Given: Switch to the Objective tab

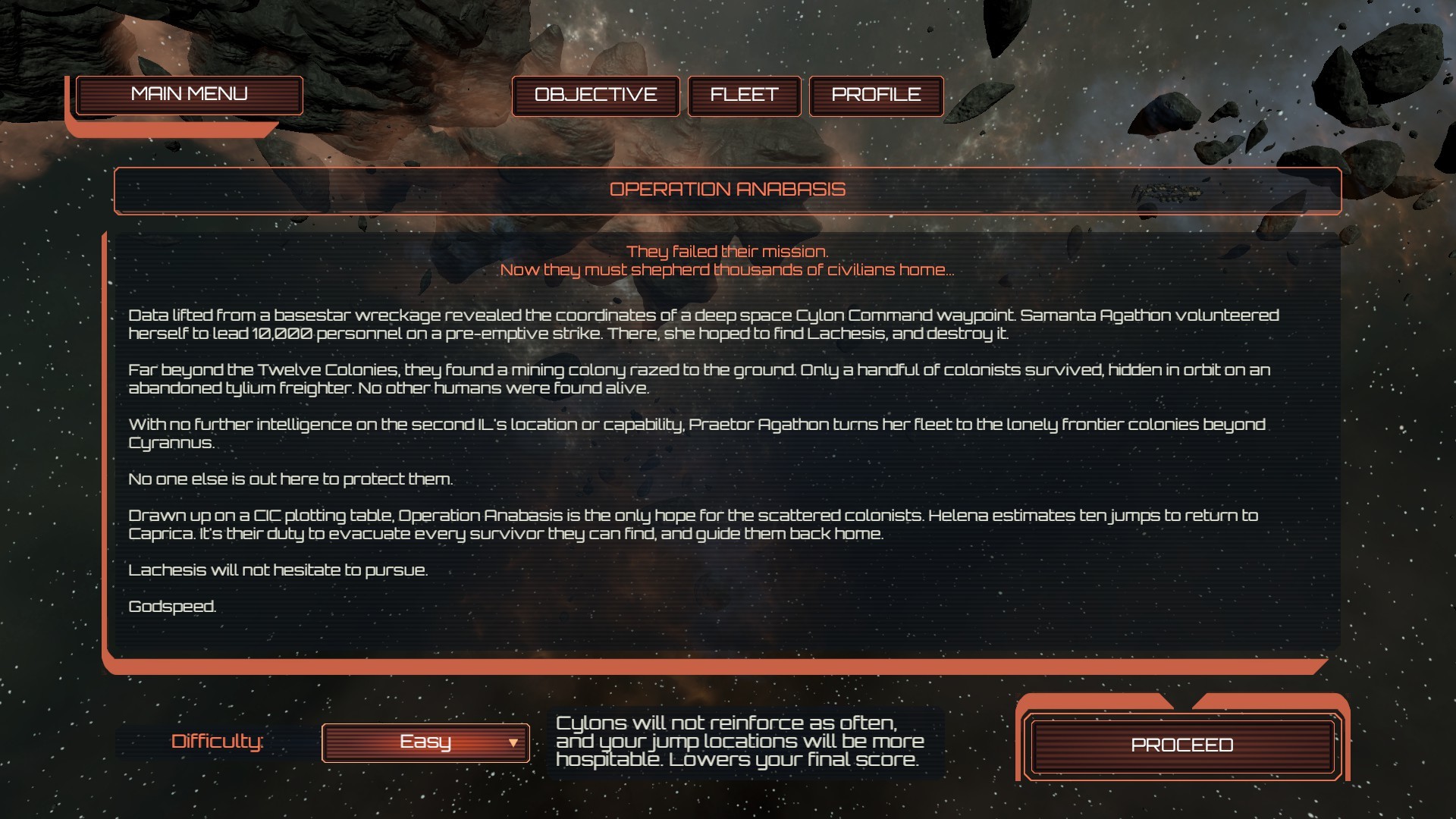Looking at the screenshot, I should point(595,96).
